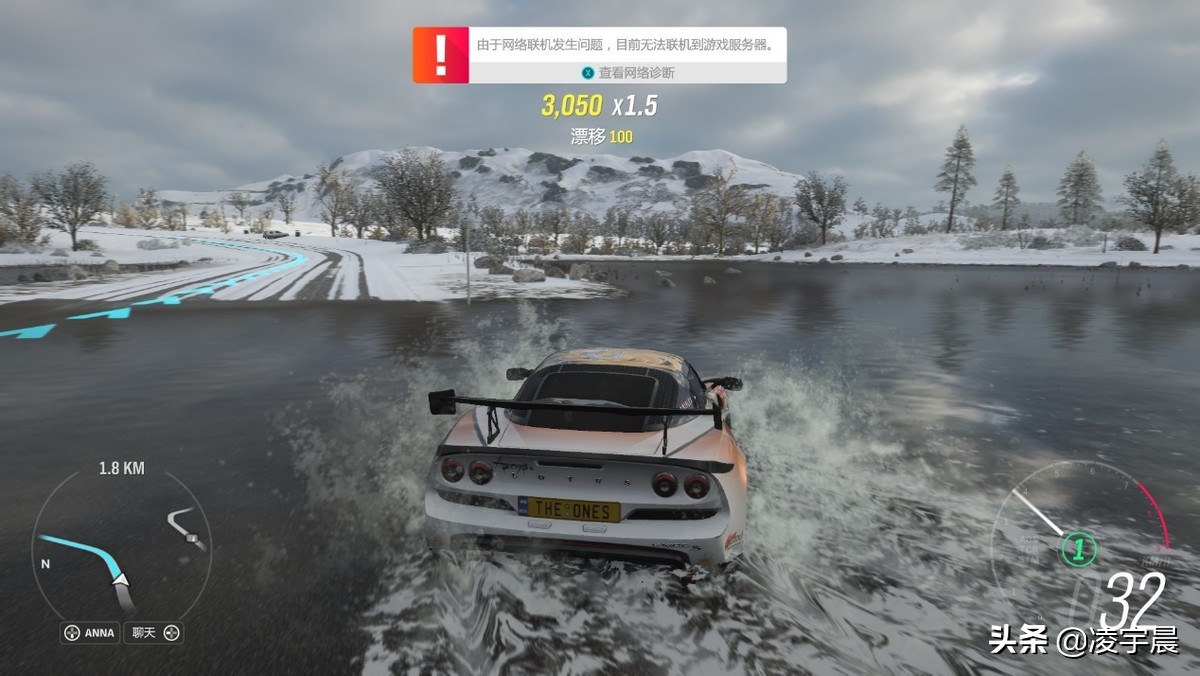This screenshot has width=1200, height=676.
Task: Open the 聊天 chat button
Action: pos(153,632)
